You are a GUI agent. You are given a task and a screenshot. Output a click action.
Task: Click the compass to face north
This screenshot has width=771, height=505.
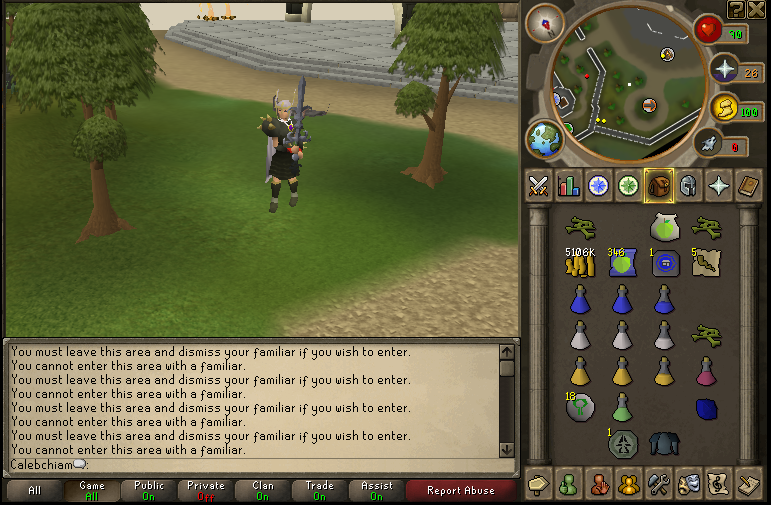[545, 22]
